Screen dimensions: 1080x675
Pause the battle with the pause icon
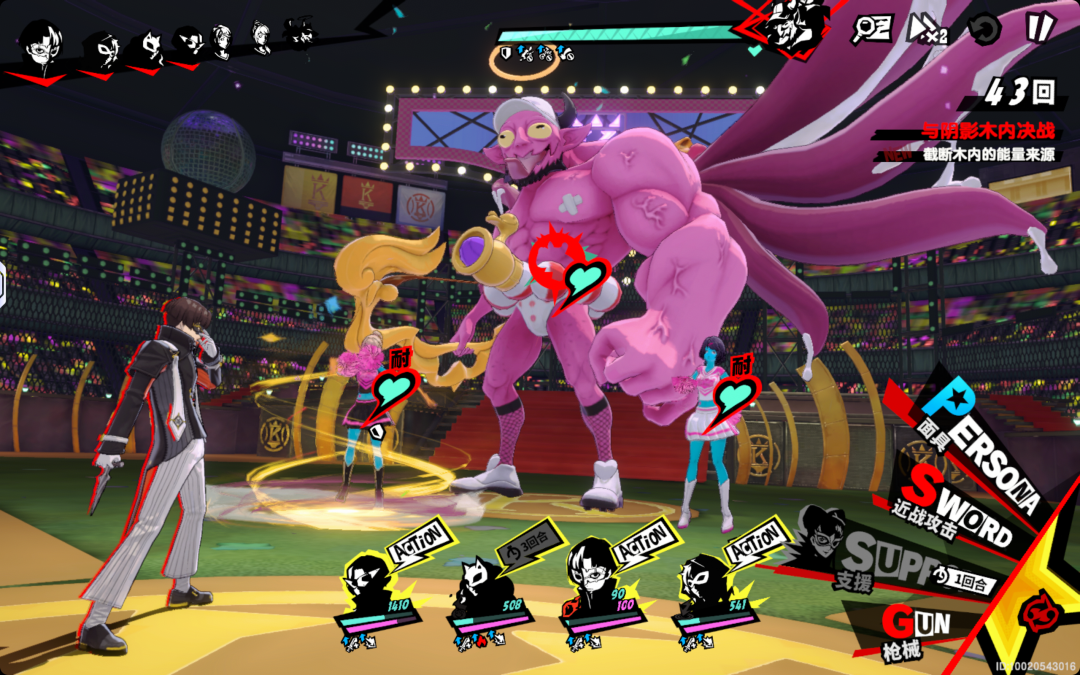(1039, 27)
